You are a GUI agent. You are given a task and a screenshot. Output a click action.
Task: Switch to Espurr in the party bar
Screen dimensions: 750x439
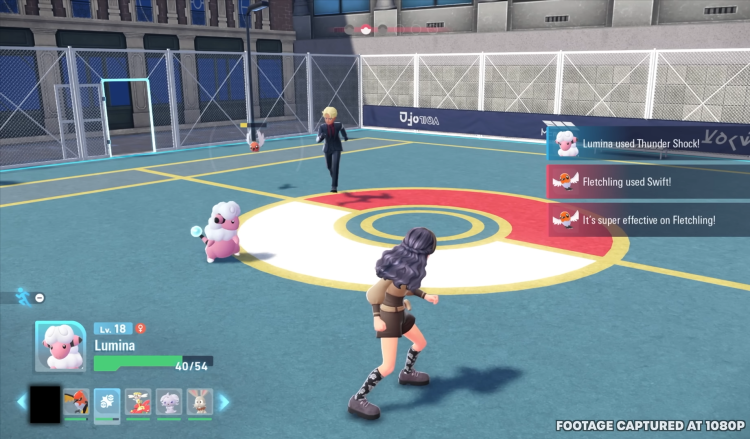(169, 402)
